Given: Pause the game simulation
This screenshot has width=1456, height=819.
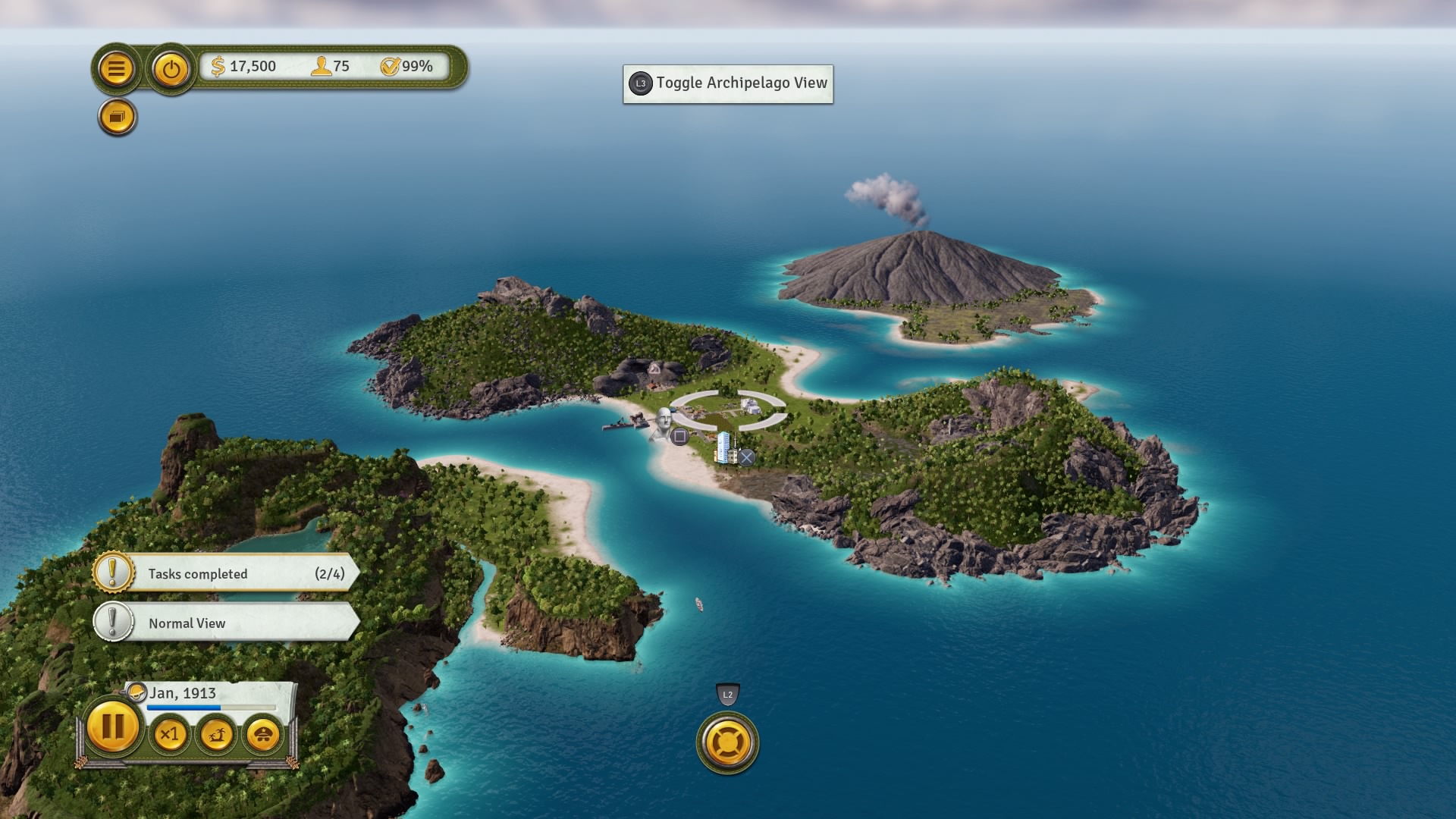Looking at the screenshot, I should point(112,727).
